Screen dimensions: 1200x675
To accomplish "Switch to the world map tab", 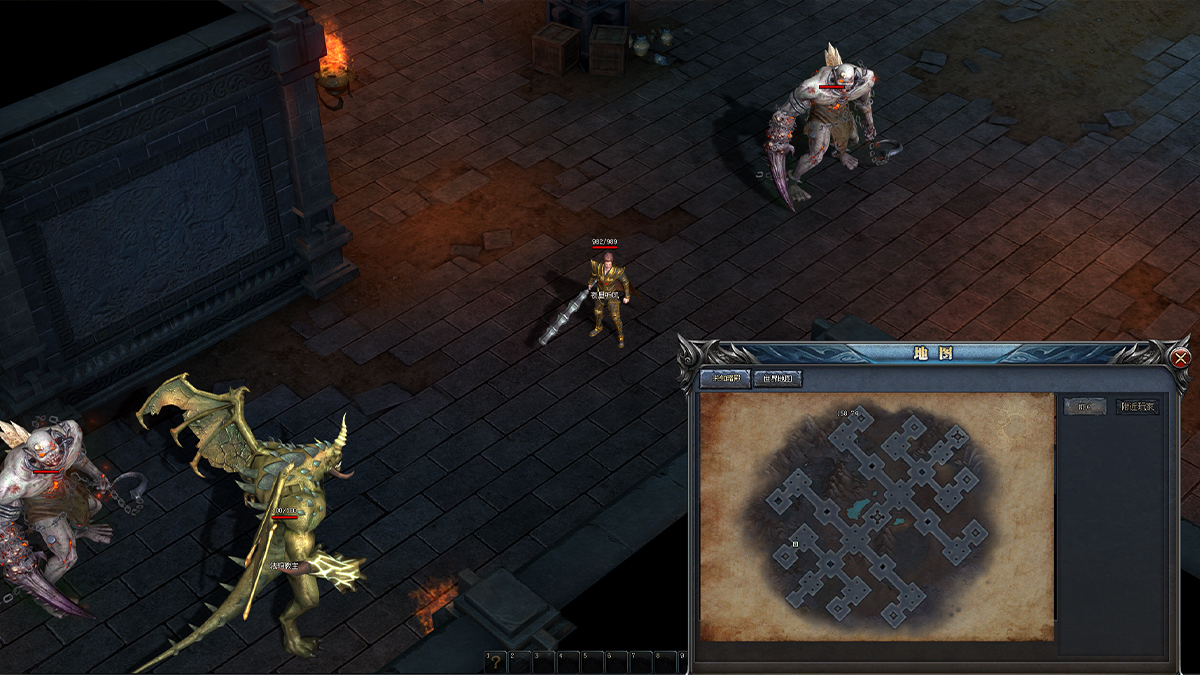I will pyautogui.click(x=778, y=379).
